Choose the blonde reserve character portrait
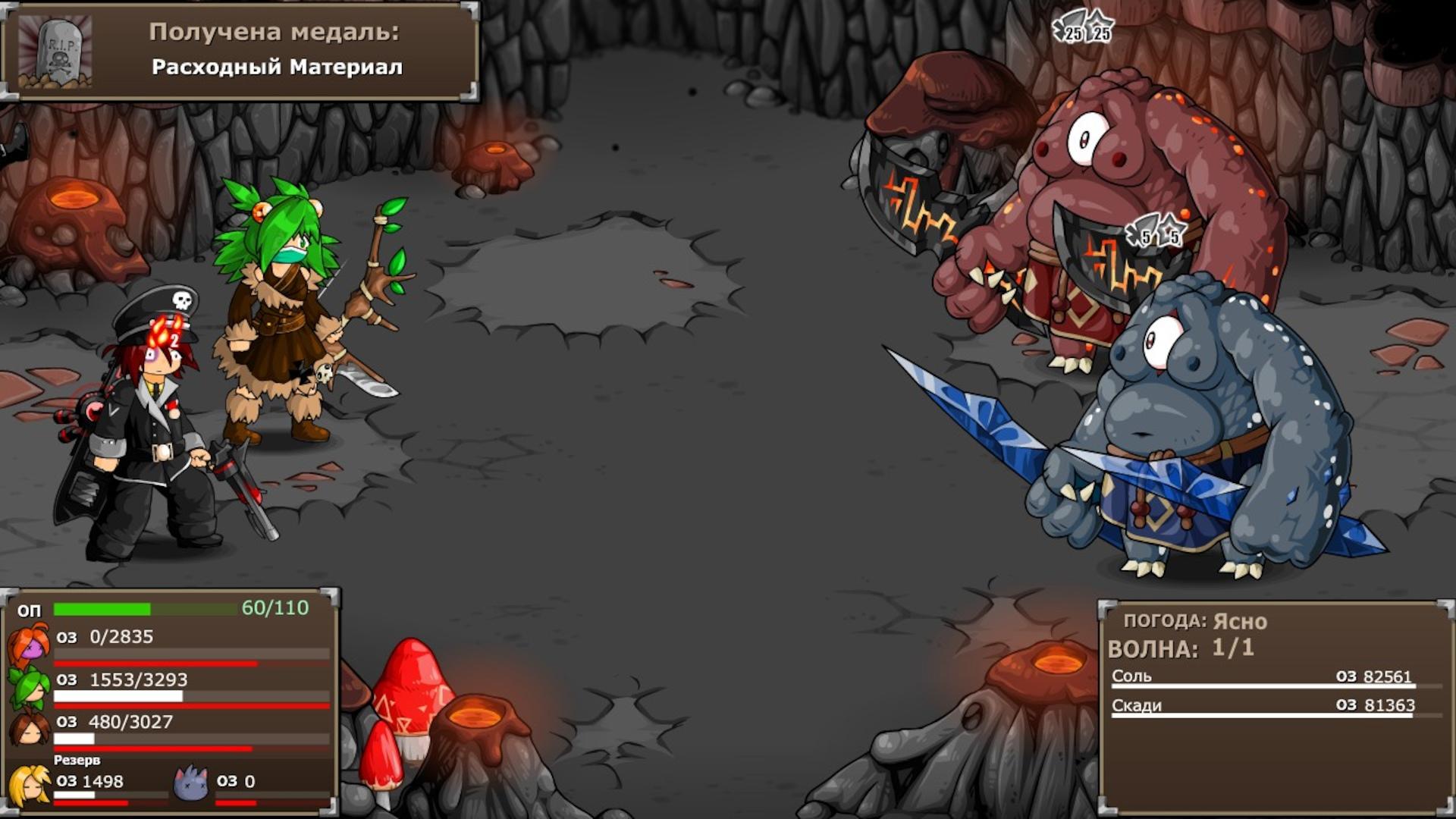This screenshot has height=819, width=1456. [29, 785]
